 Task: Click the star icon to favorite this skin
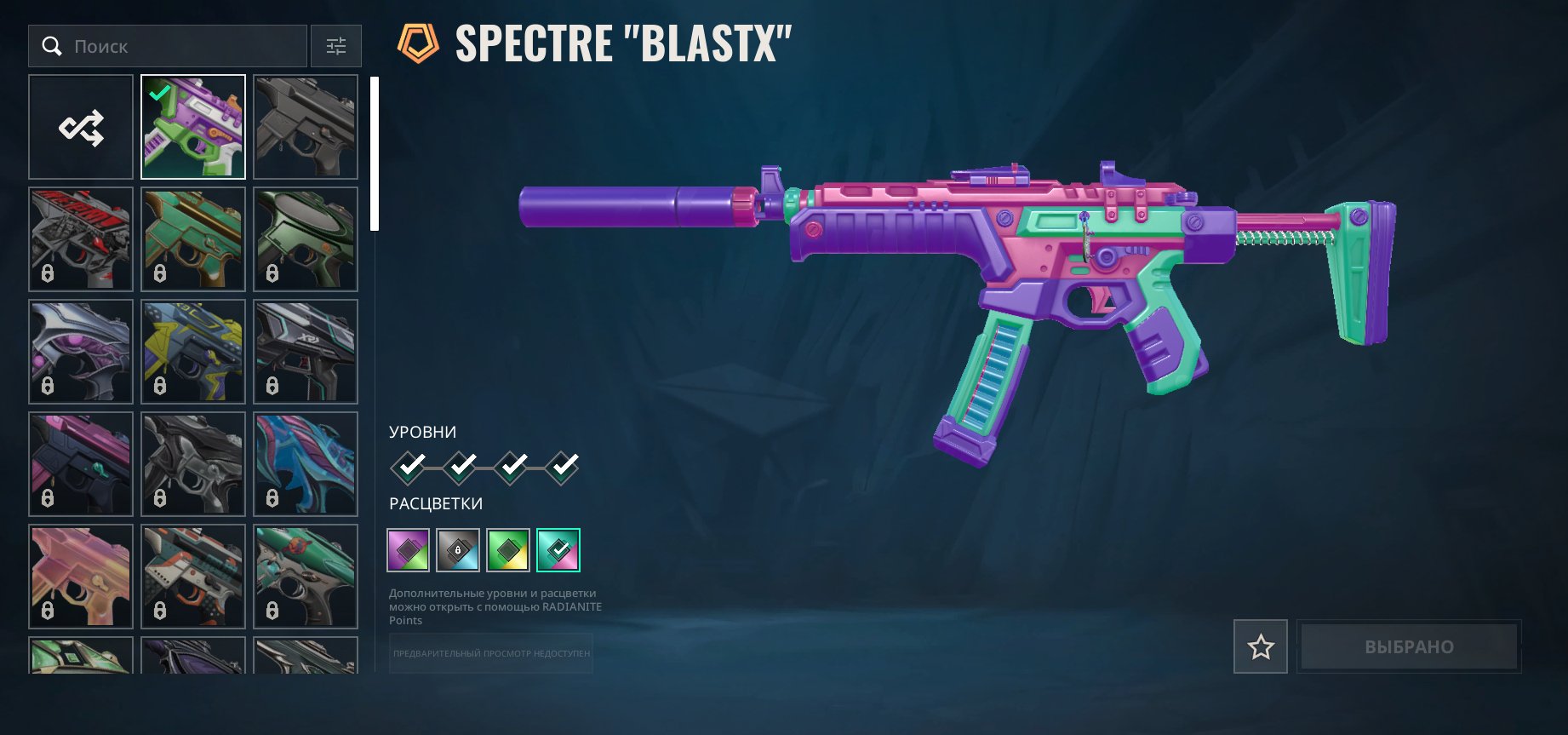coord(1261,646)
